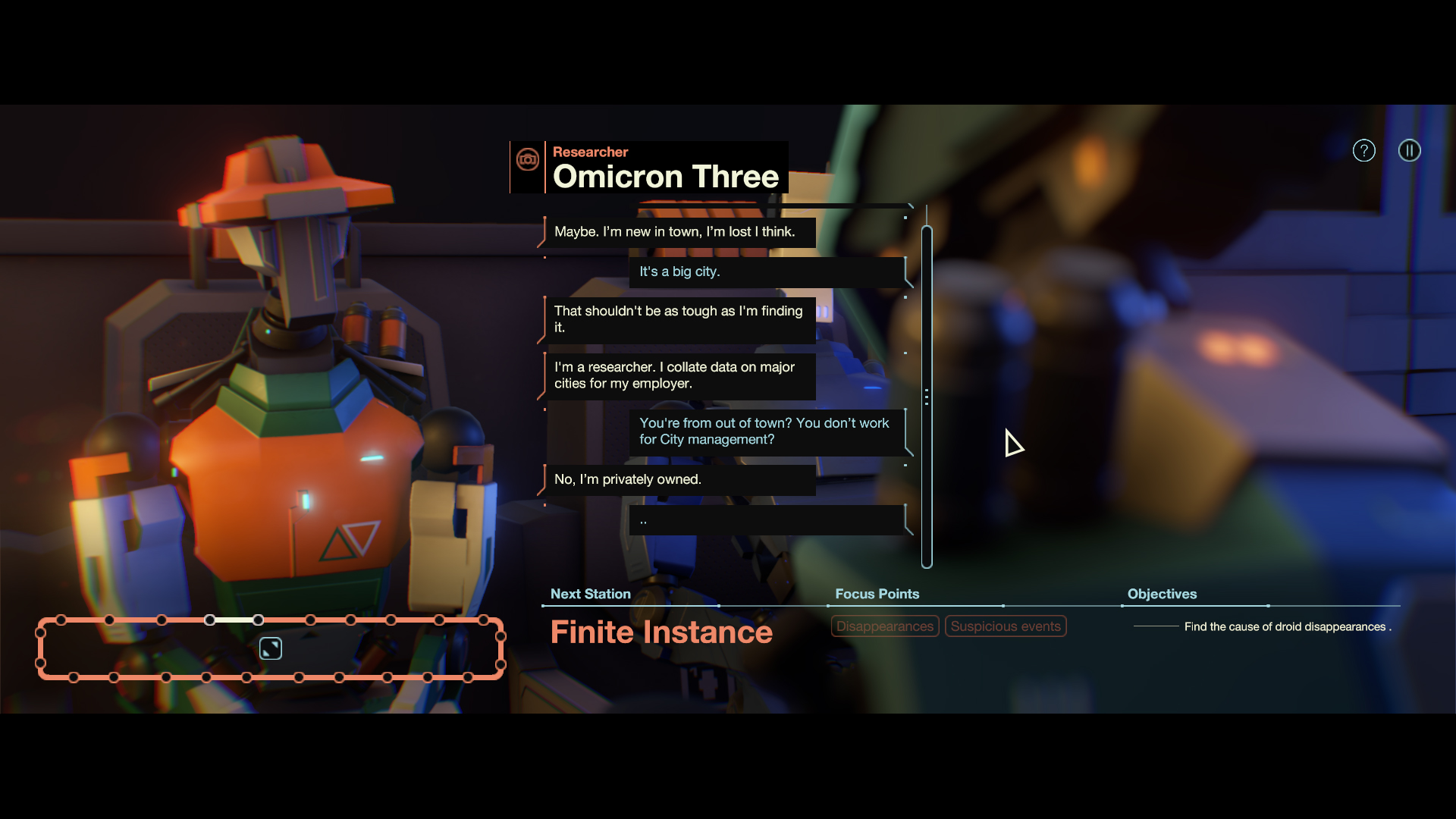
Task: Switch to the Next Station tab
Action: (x=591, y=594)
